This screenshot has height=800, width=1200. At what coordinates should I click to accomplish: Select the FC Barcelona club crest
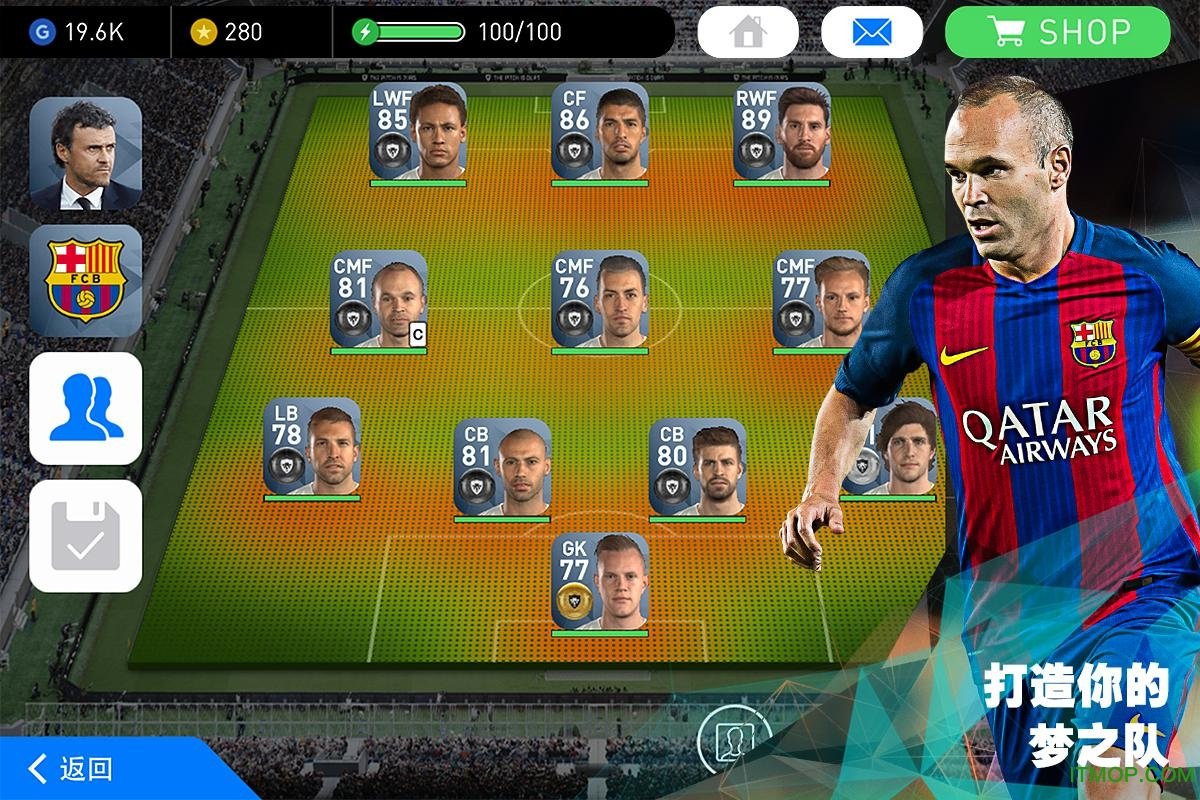86,280
